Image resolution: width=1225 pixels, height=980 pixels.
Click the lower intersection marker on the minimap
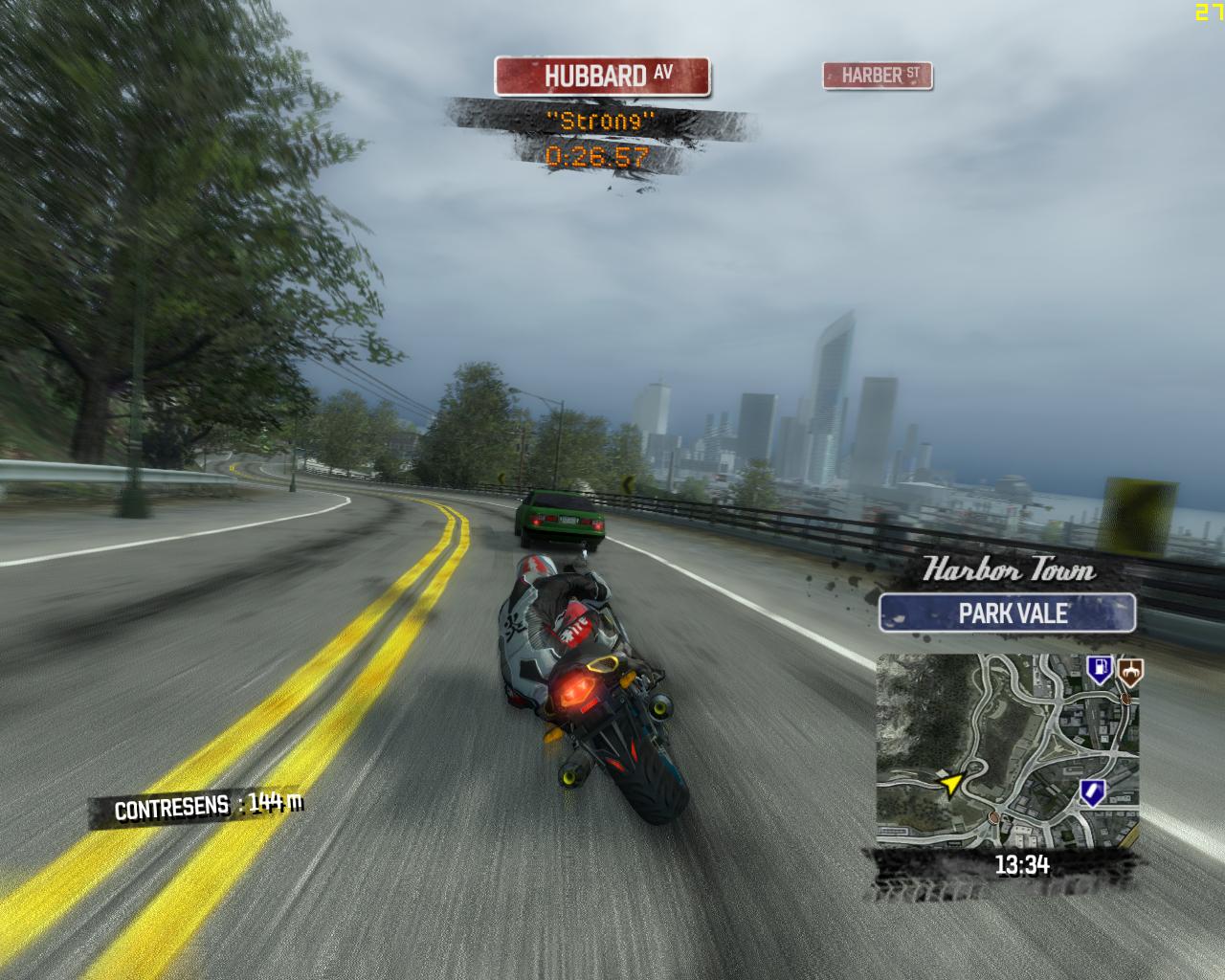(993, 818)
